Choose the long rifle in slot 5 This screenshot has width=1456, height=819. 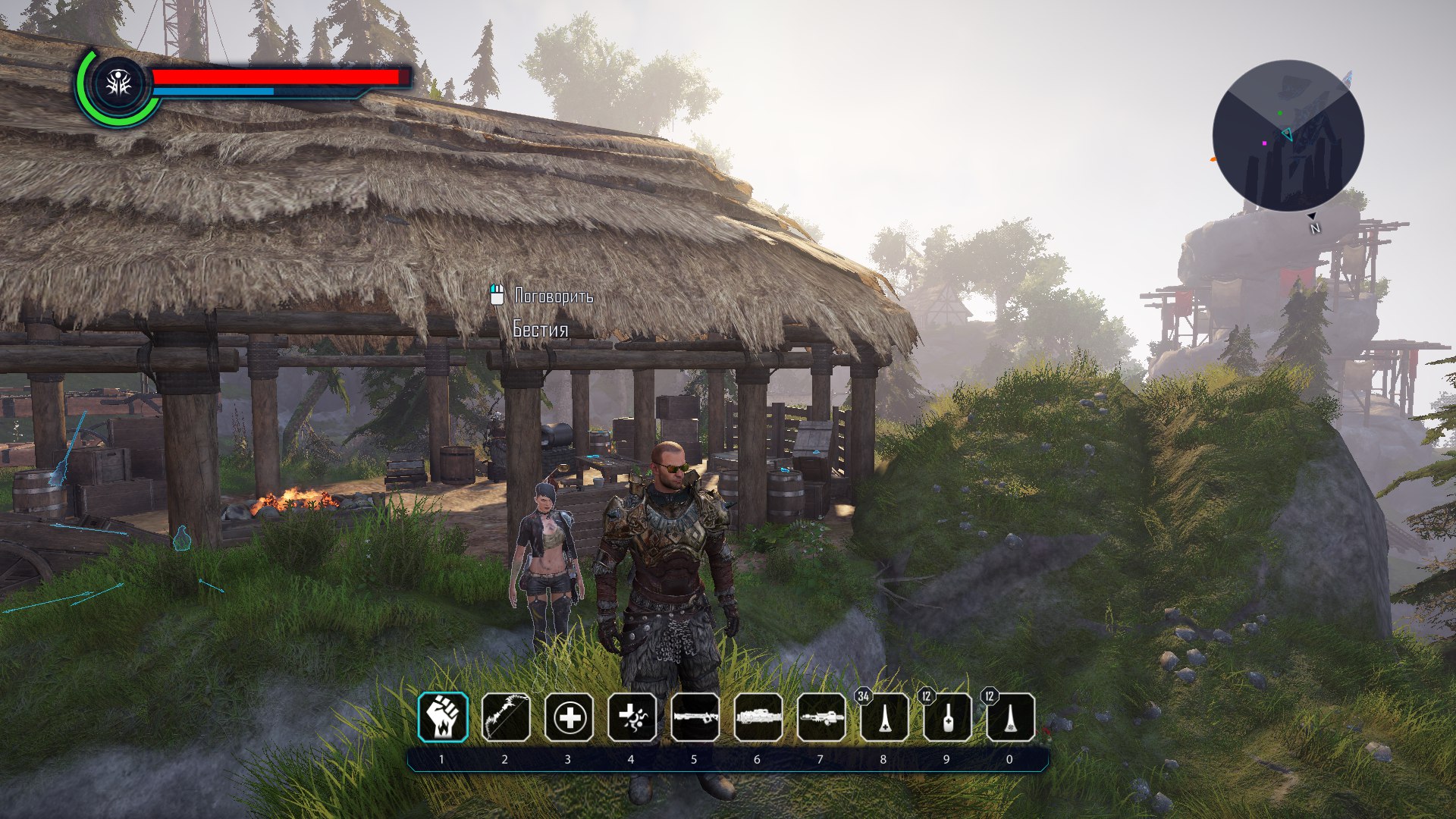[695, 717]
